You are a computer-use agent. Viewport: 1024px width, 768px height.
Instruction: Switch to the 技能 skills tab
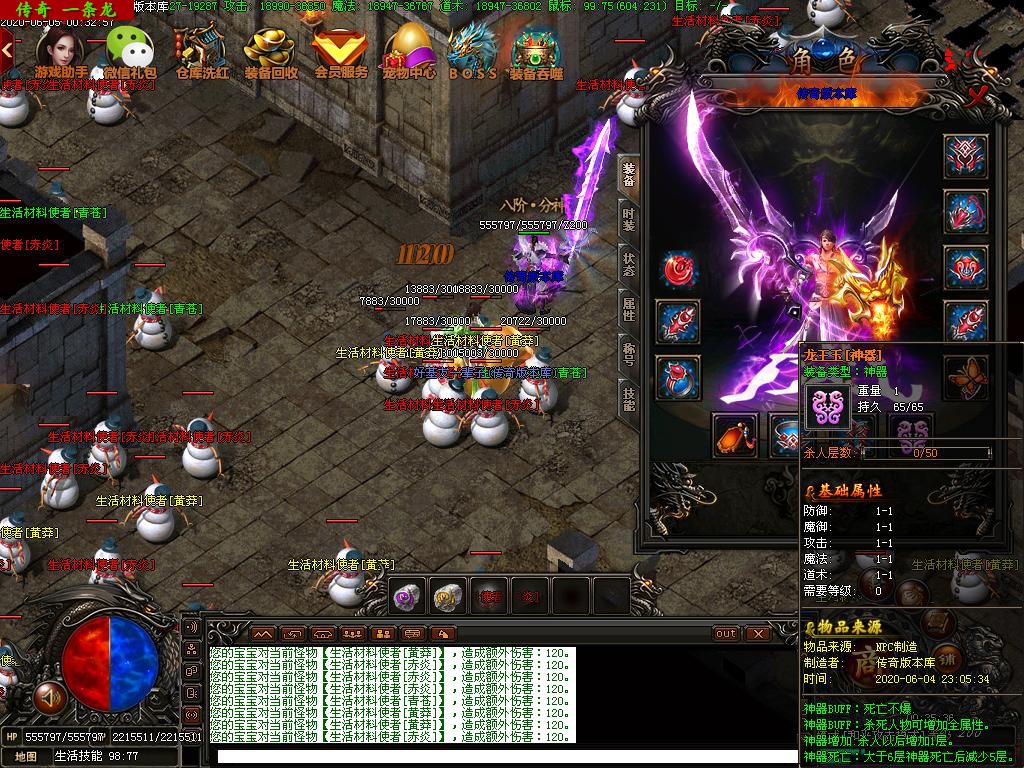coord(629,399)
